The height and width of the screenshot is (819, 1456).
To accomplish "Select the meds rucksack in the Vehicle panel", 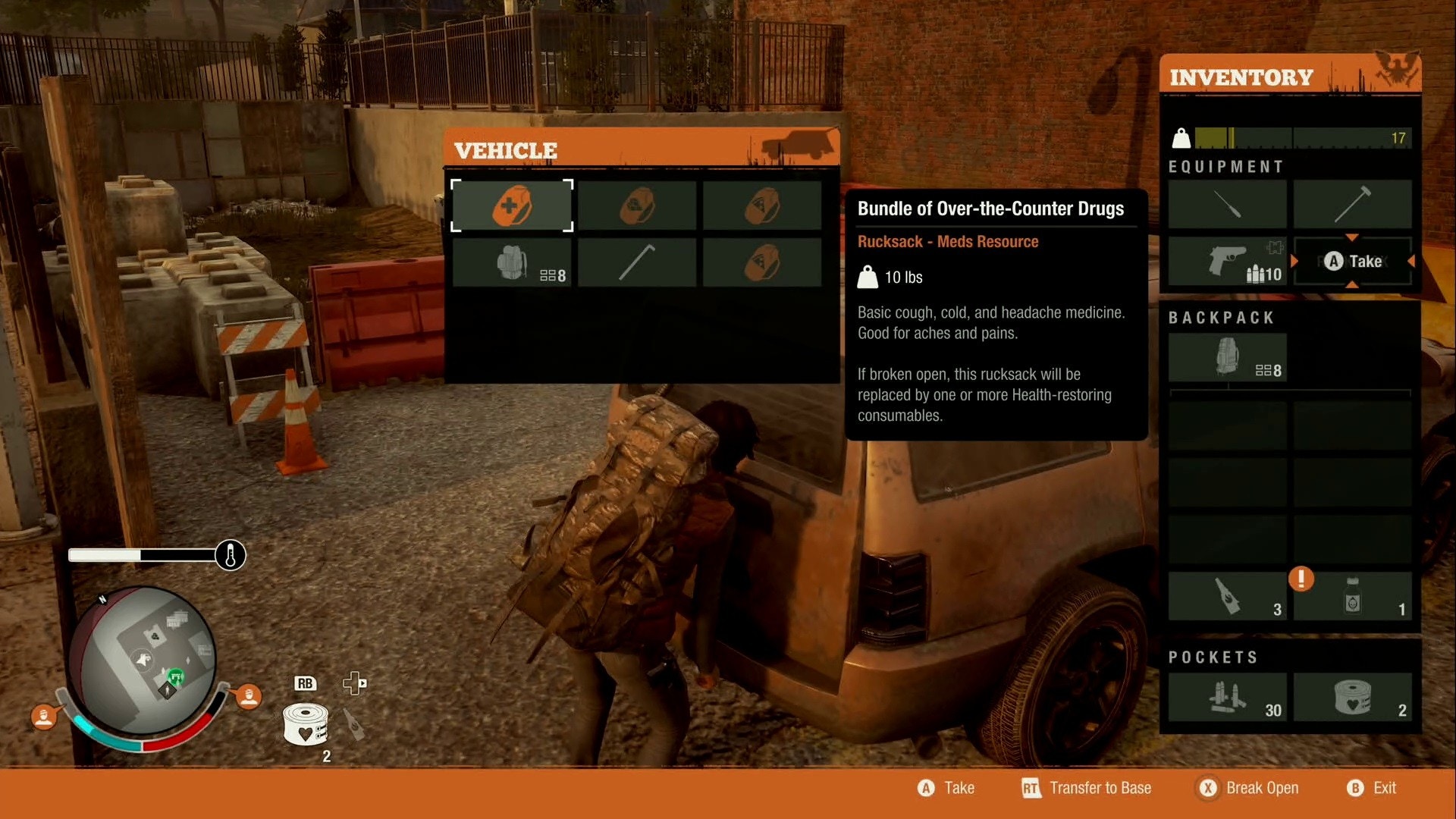I will click(x=512, y=206).
